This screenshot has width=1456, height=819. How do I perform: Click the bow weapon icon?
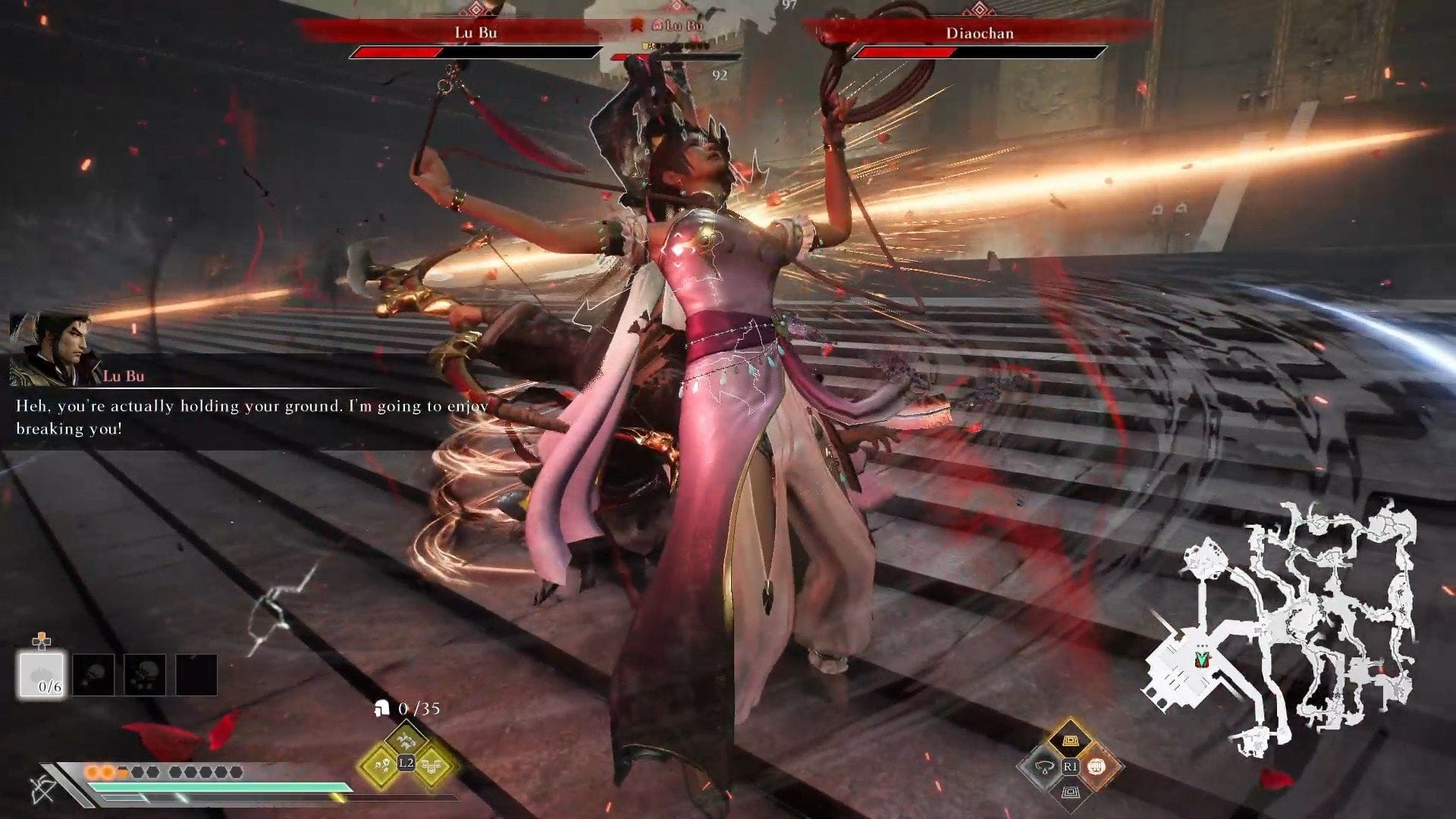tap(43, 789)
